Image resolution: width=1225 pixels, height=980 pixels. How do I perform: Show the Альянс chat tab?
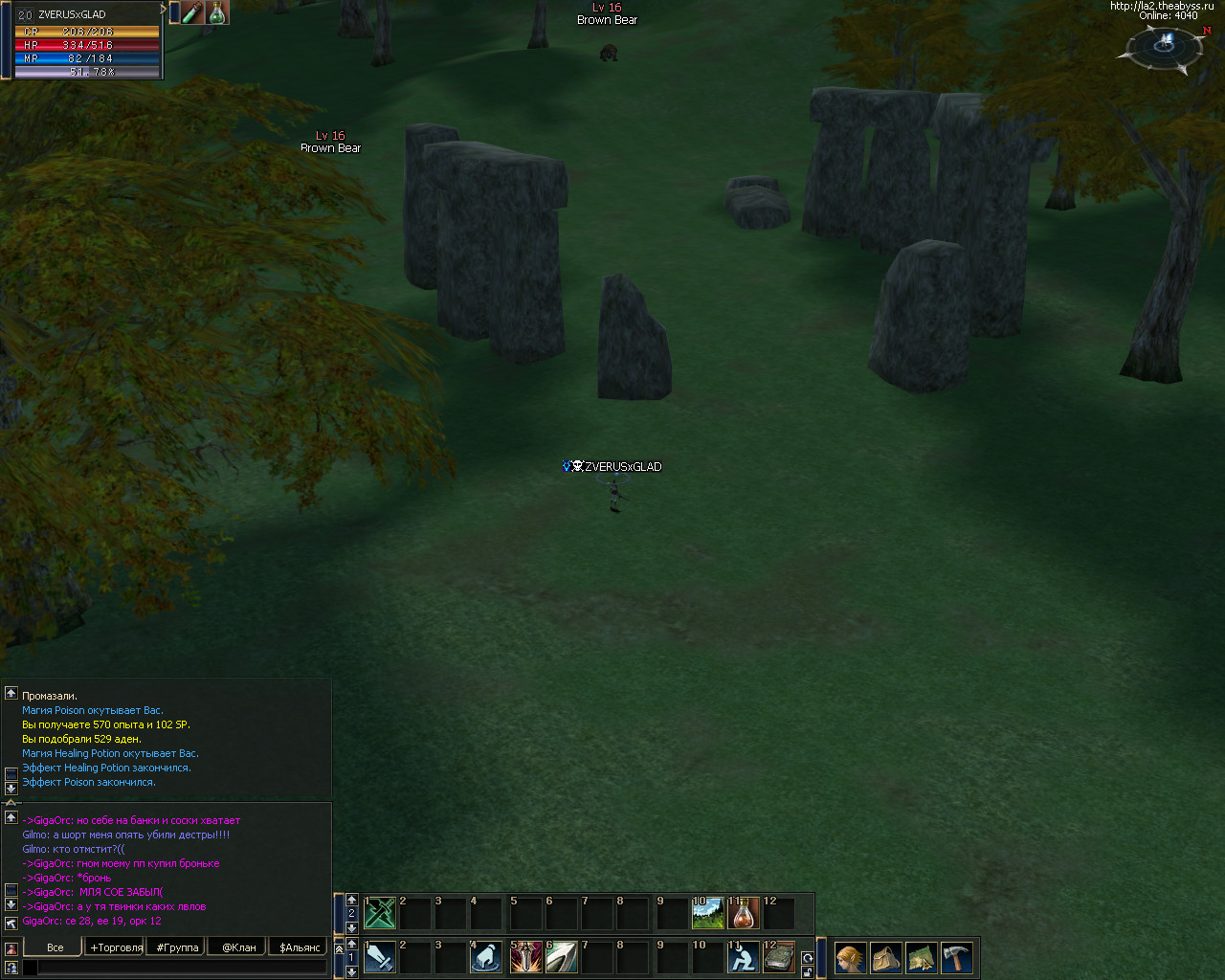[300, 947]
